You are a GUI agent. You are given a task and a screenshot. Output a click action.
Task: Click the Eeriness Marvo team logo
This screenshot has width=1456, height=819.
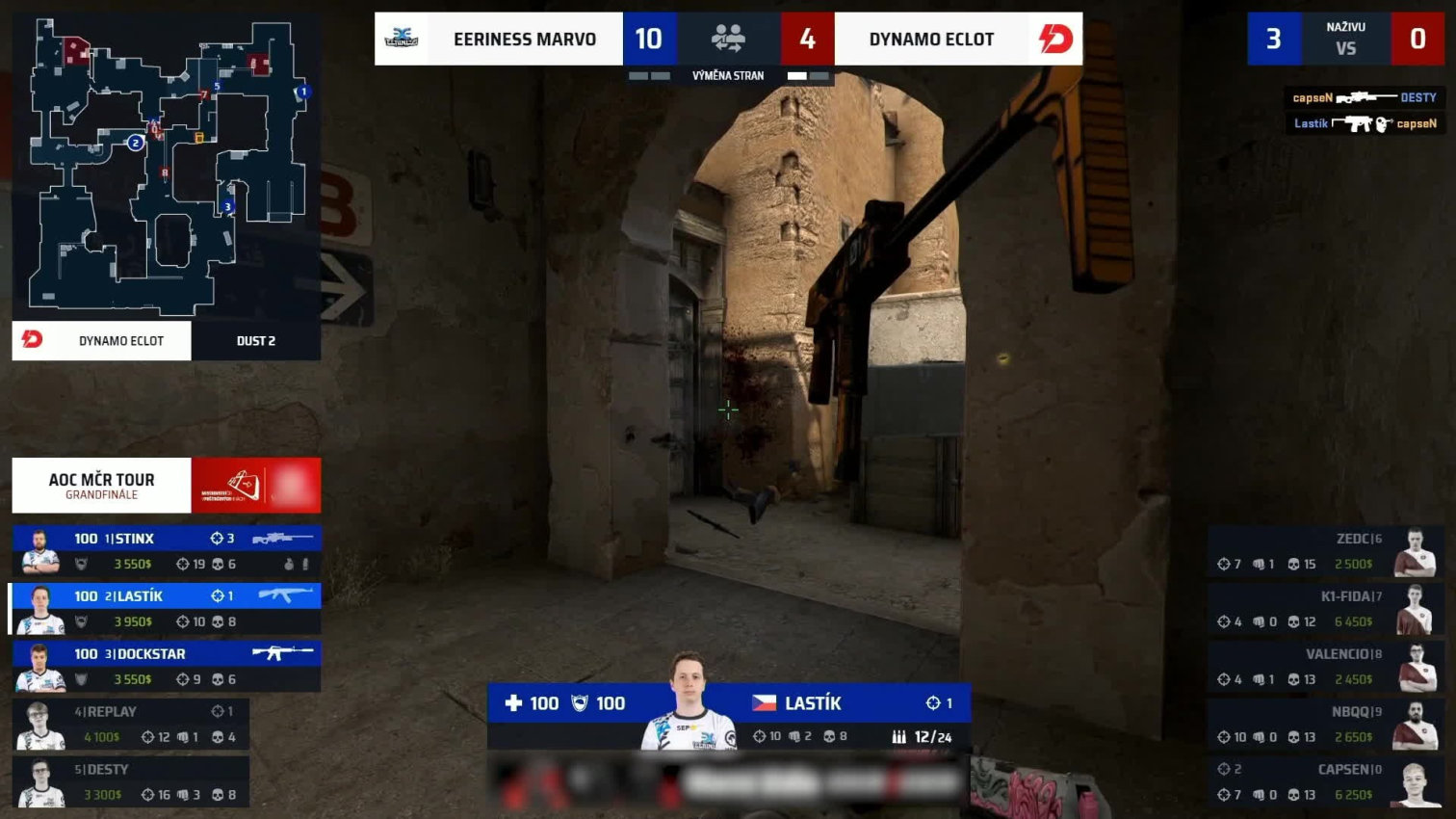[402, 39]
